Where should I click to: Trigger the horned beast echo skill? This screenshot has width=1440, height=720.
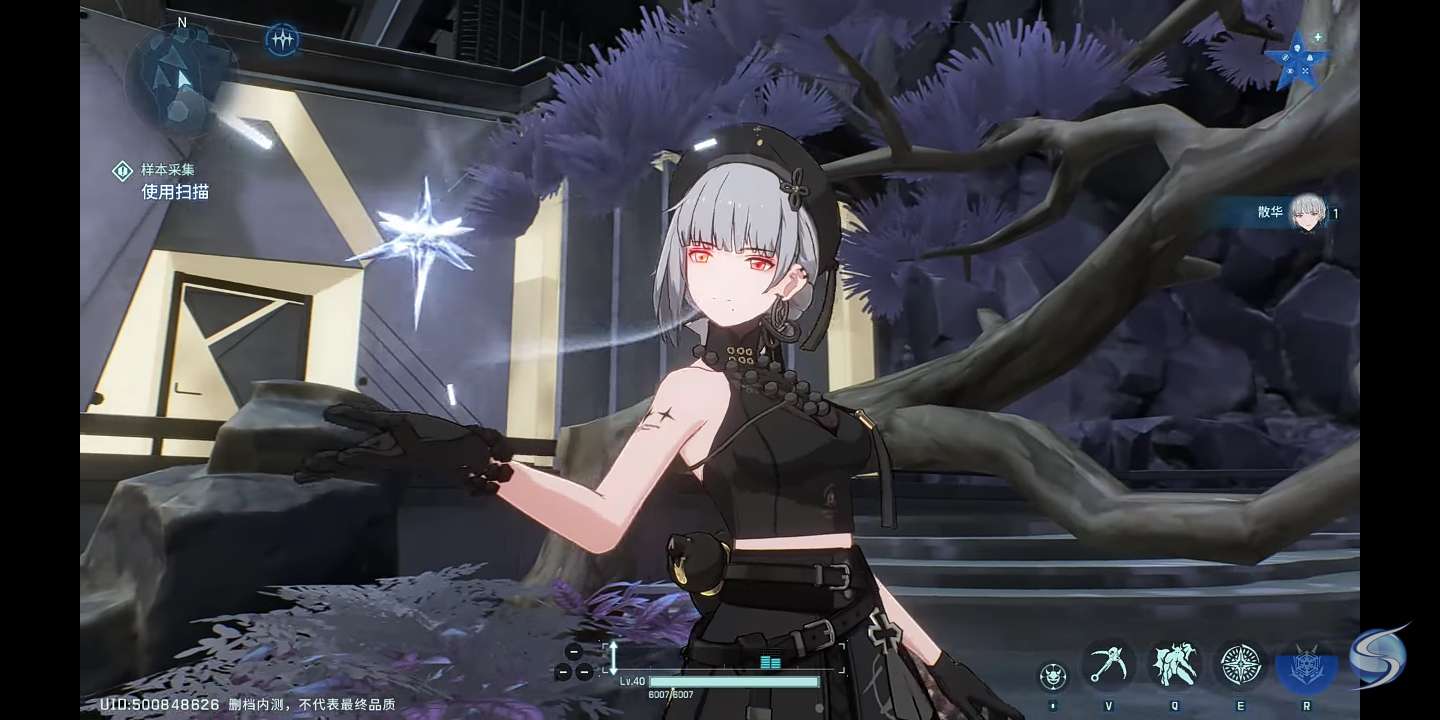point(1174,665)
